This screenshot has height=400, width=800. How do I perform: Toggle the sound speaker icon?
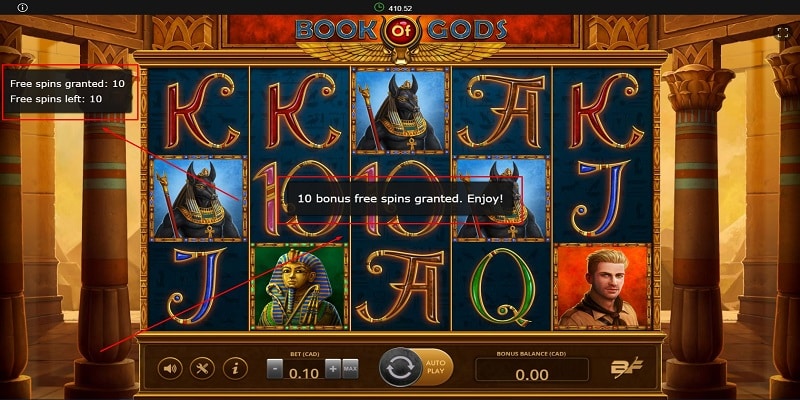click(170, 369)
